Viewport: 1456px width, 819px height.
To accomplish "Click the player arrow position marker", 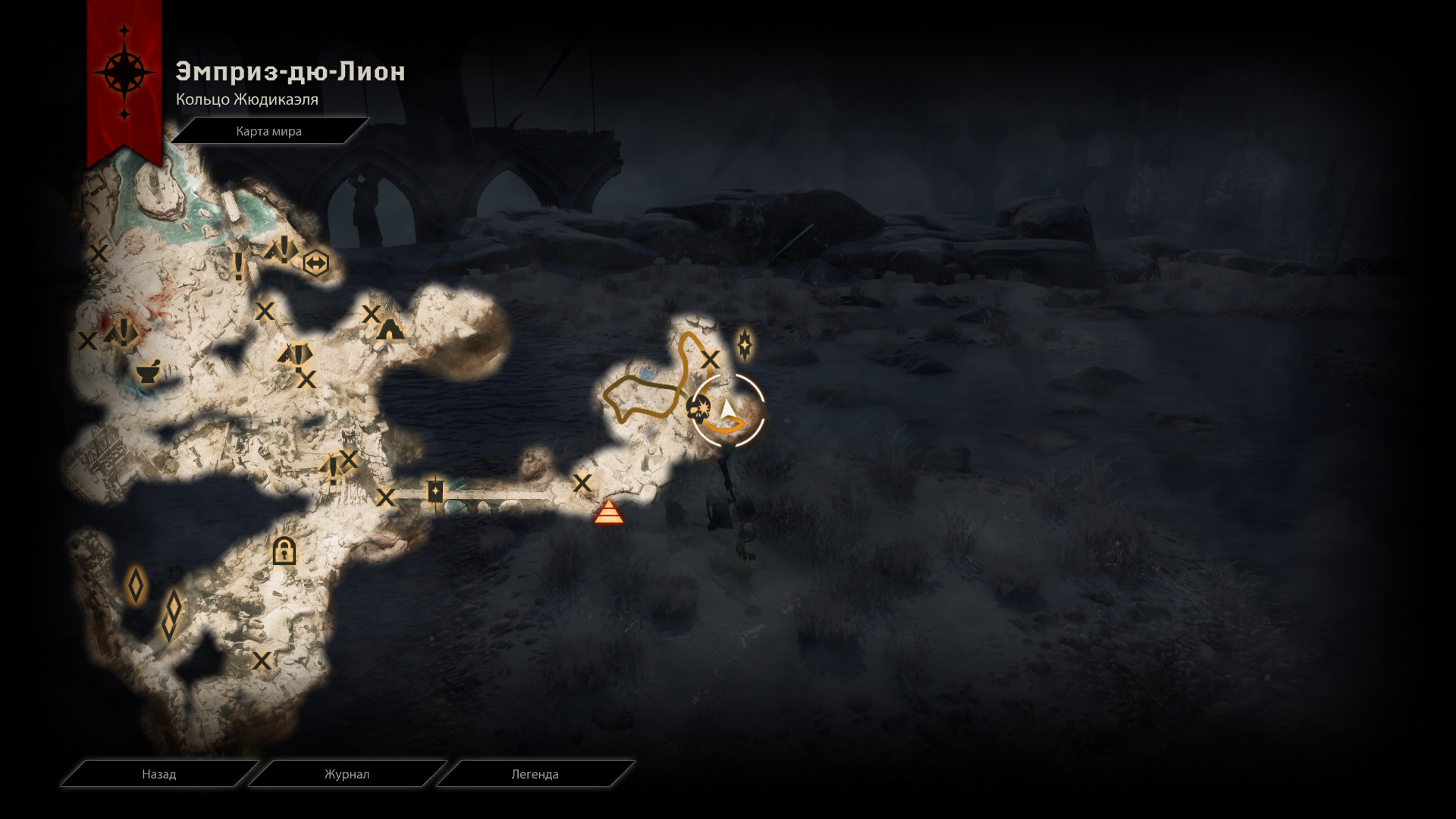I will [728, 410].
